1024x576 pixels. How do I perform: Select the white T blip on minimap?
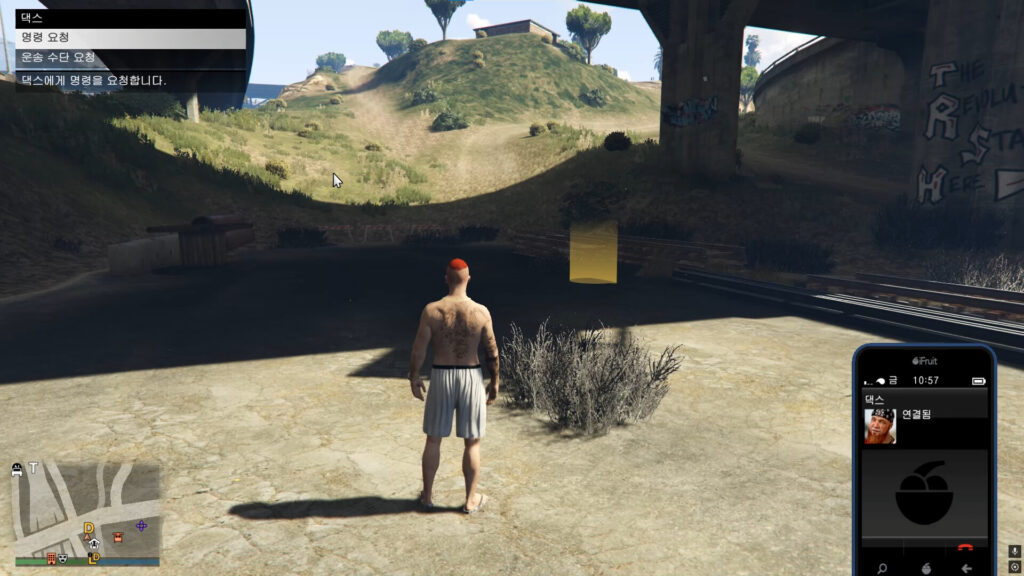(x=33, y=468)
